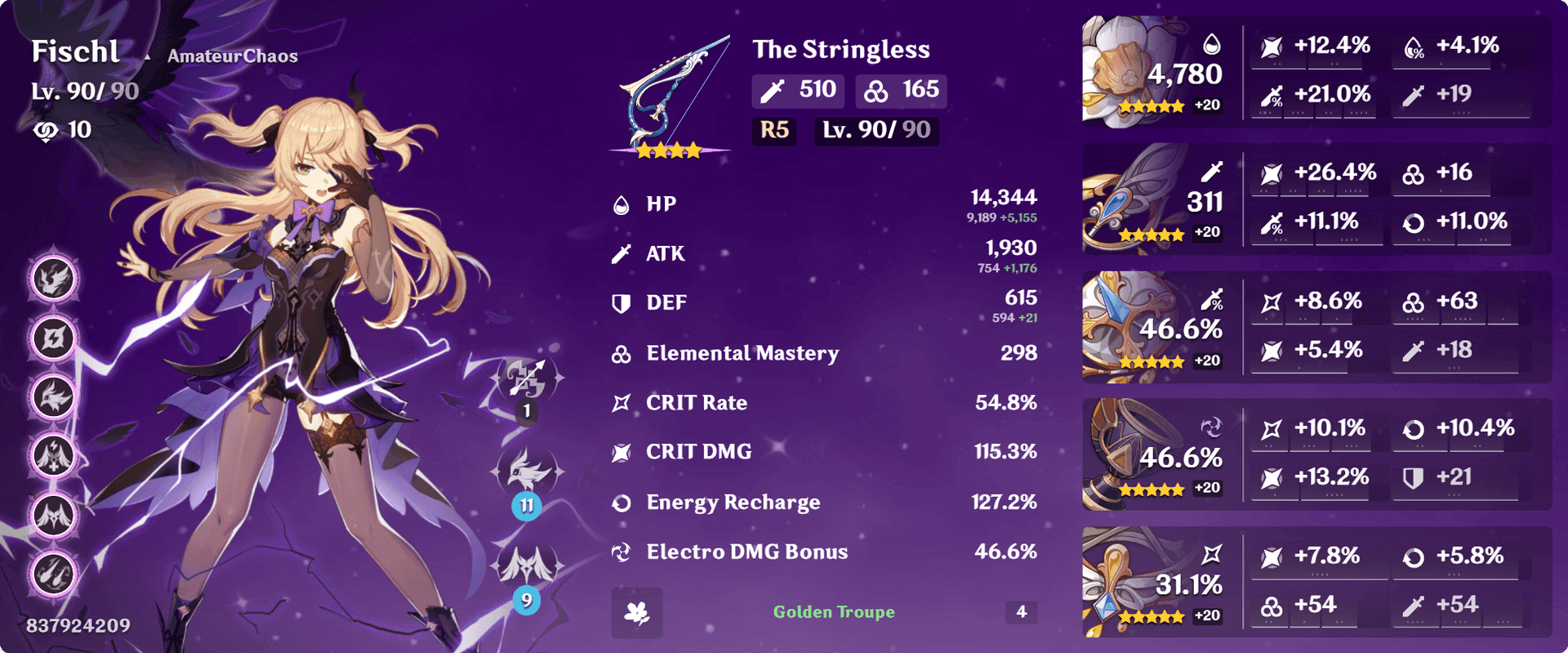
Task: Click the R5 refinement badge
Action: [773, 131]
